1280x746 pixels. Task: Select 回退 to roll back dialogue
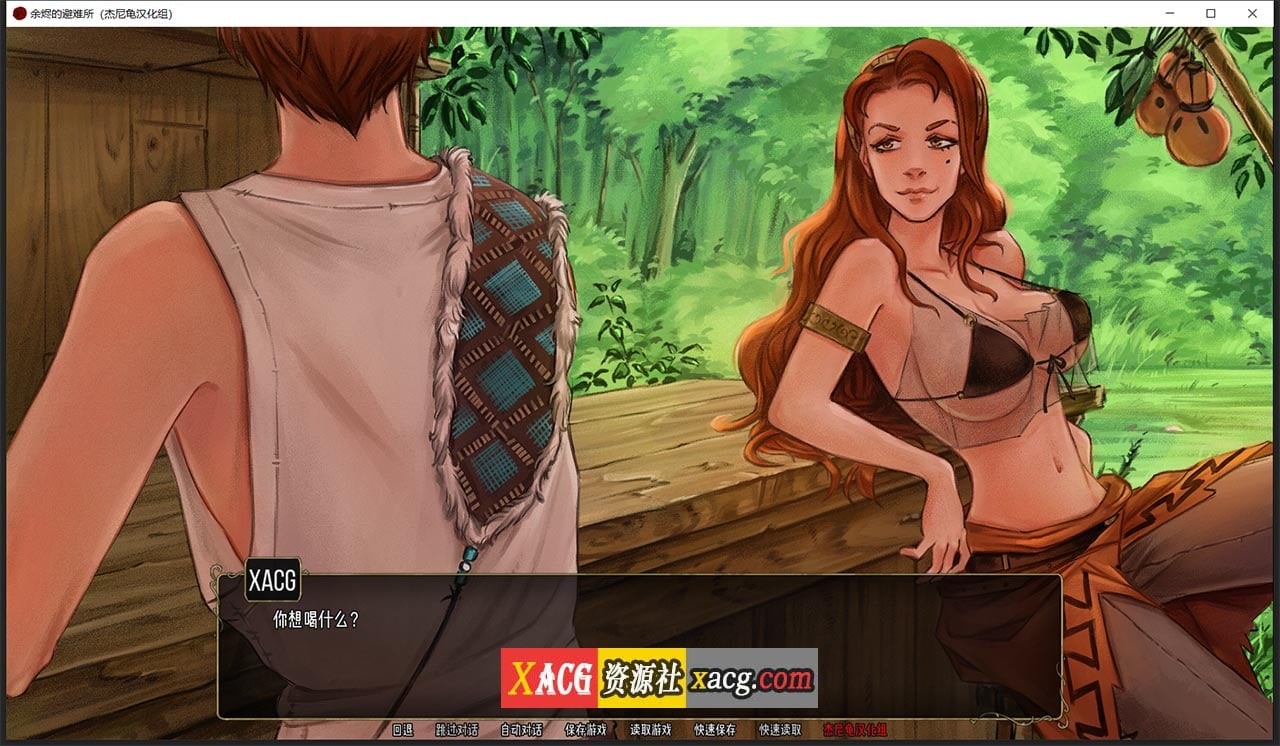(405, 731)
